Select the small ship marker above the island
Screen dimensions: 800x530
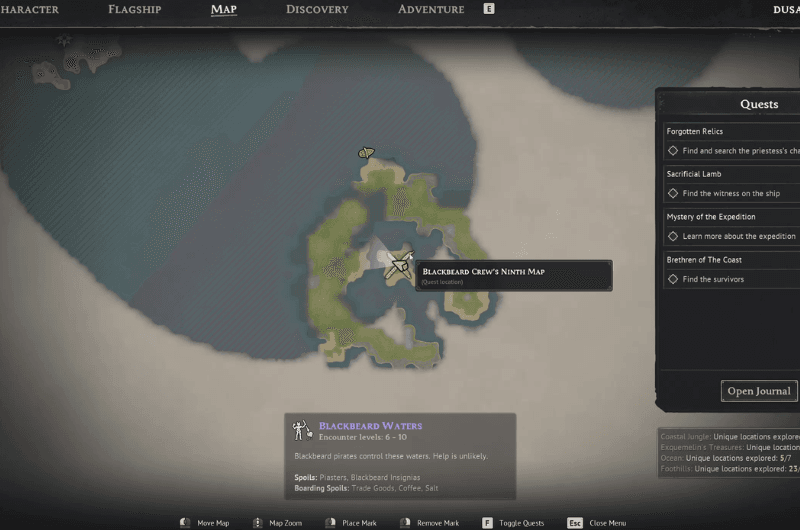pyautogui.click(x=366, y=153)
